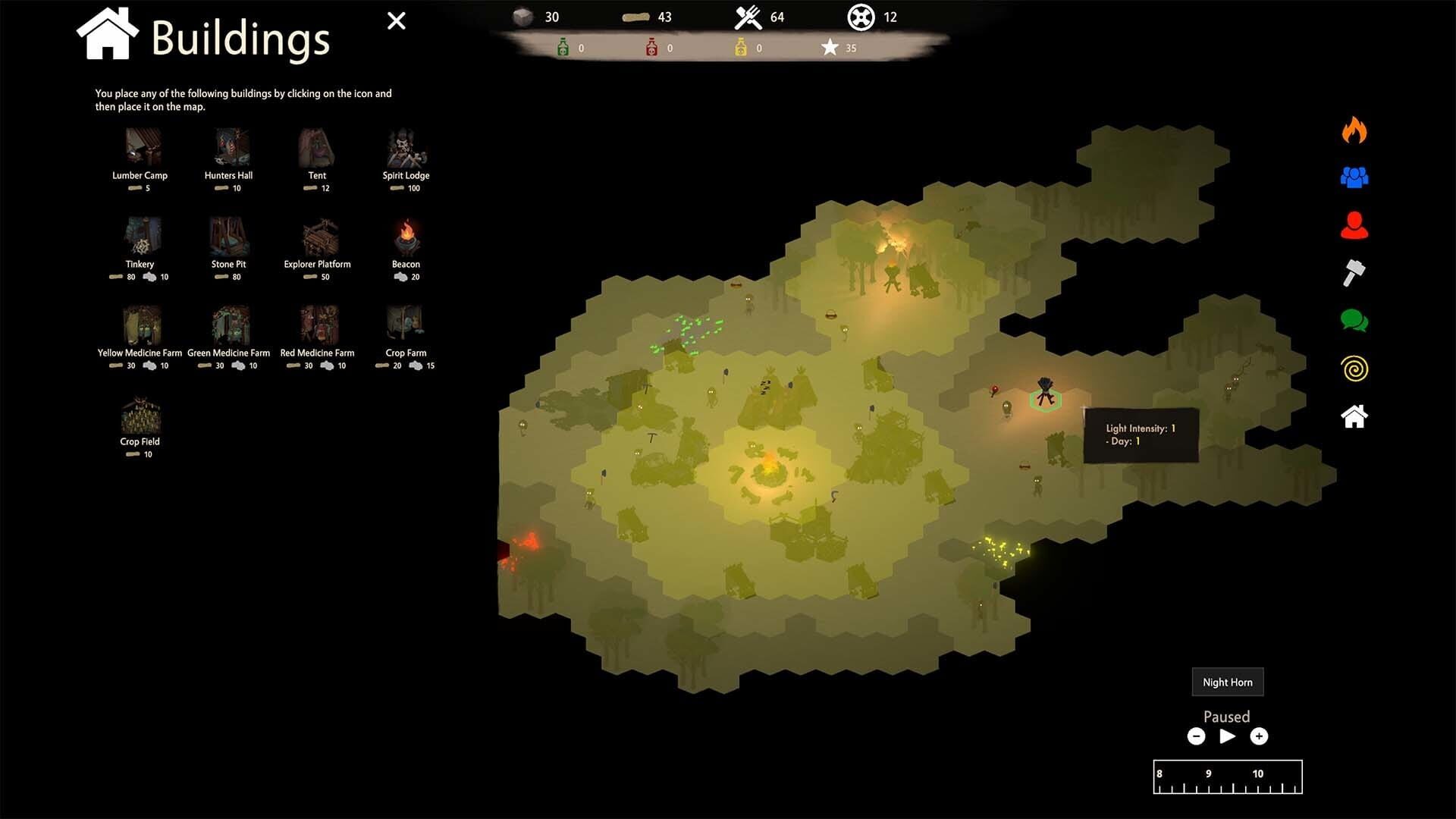The height and width of the screenshot is (819, 1456).
Task: Open the green chat messages panel
Action: click(1354, 322)
